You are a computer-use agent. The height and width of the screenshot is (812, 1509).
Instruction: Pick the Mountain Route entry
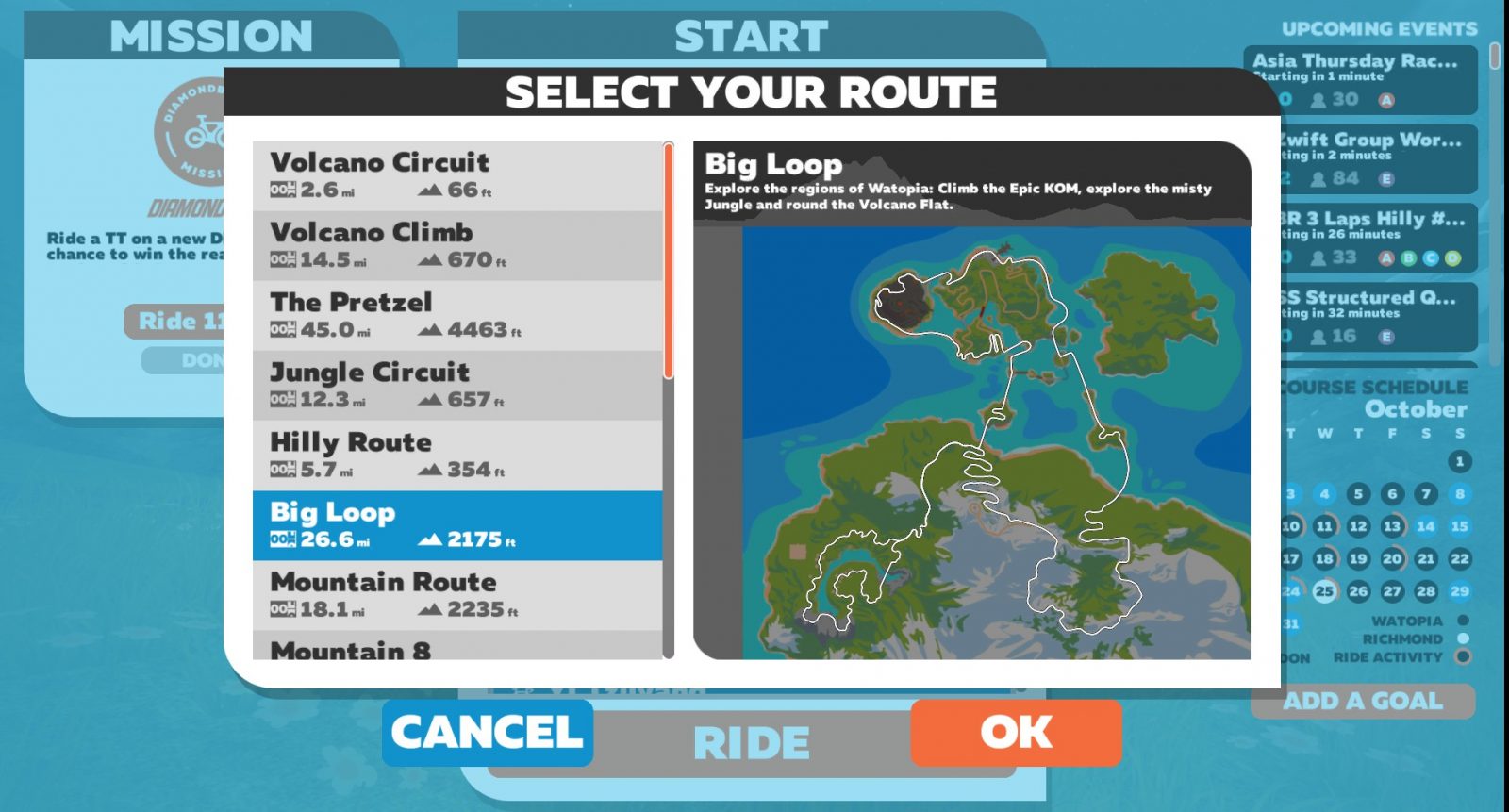click(x=457, y=595)
